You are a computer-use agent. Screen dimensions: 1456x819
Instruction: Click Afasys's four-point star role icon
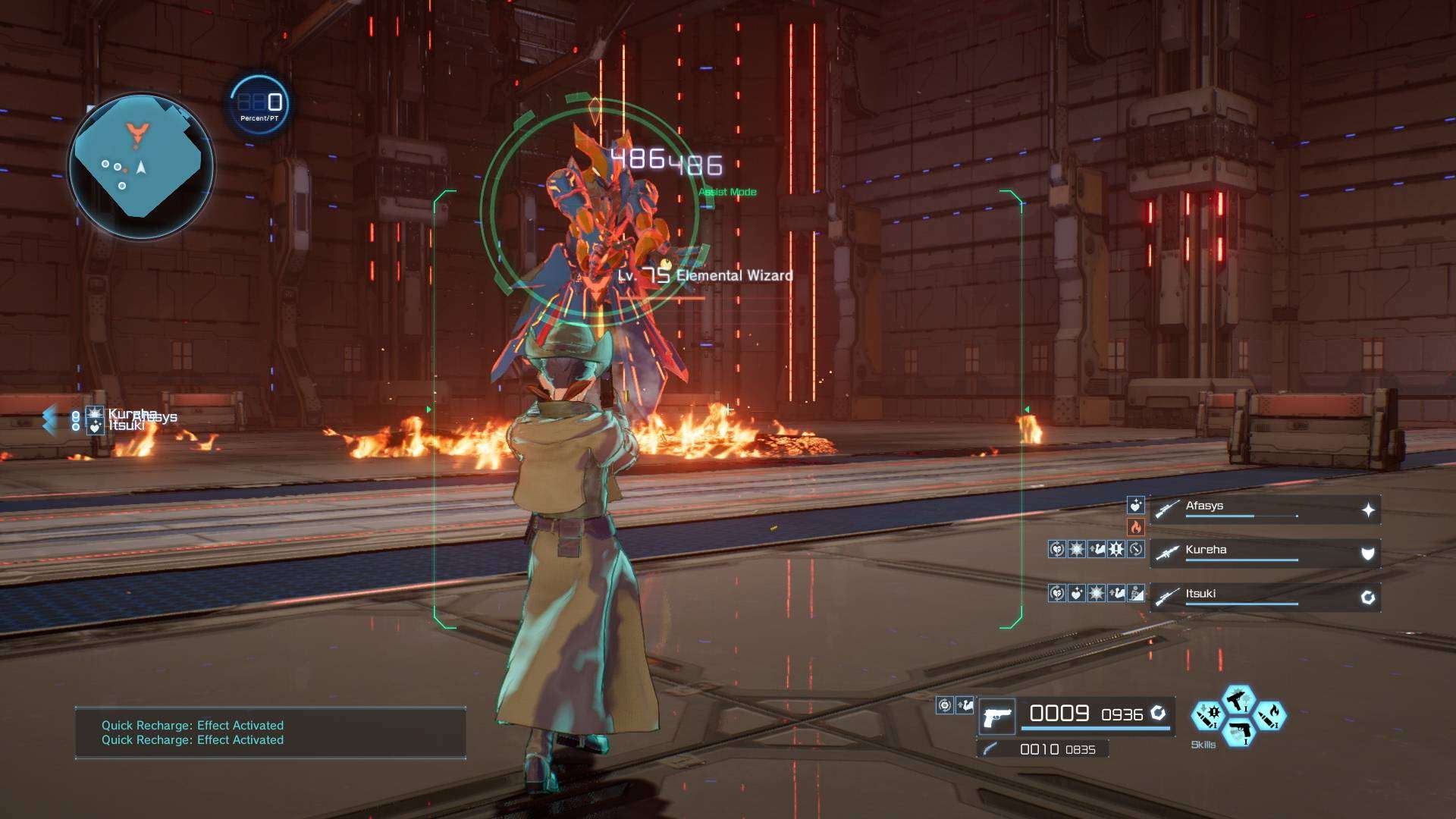point(1367,510)
